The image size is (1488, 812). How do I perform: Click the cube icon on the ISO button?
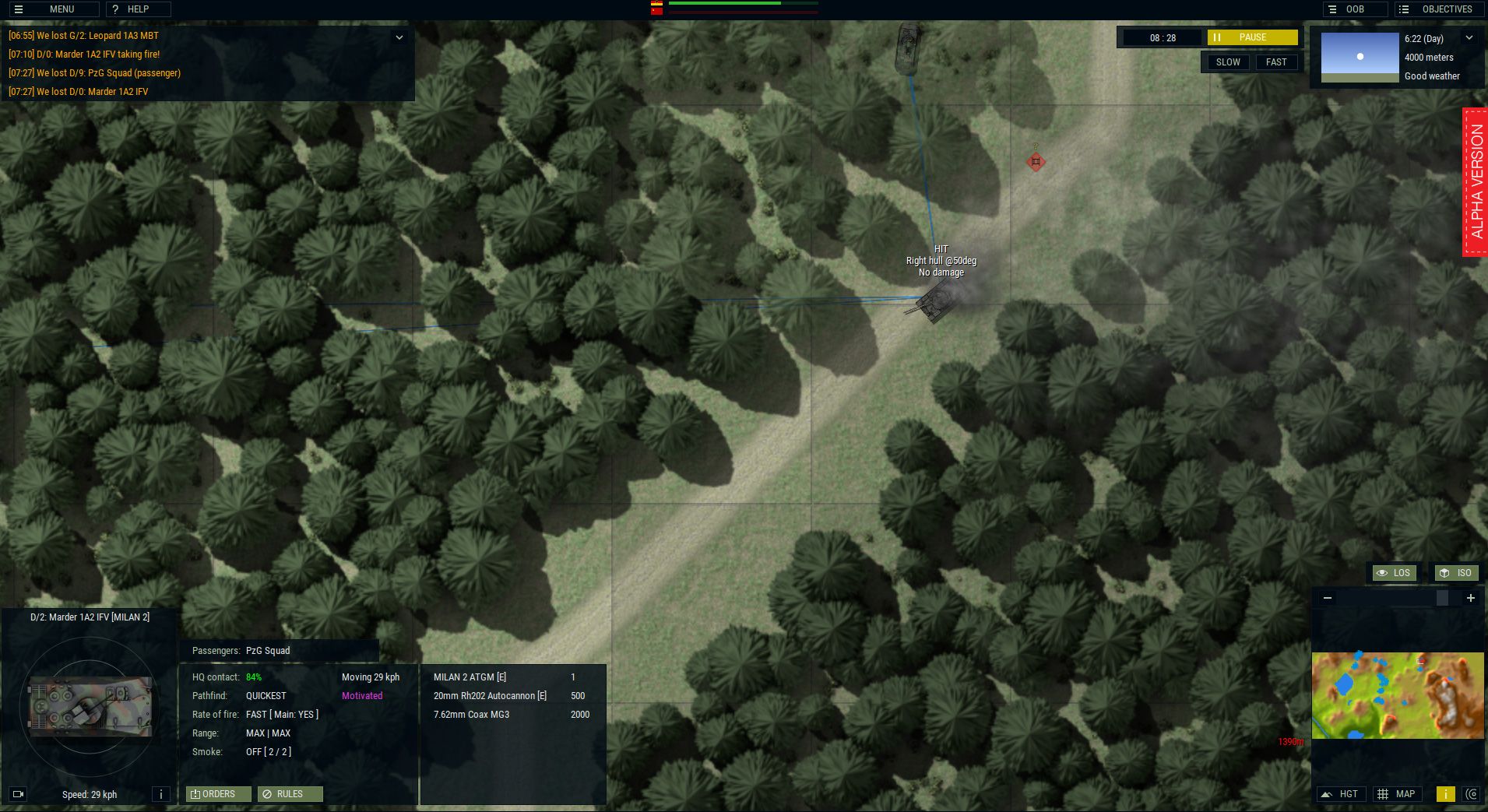click(x=1444, y=573)
